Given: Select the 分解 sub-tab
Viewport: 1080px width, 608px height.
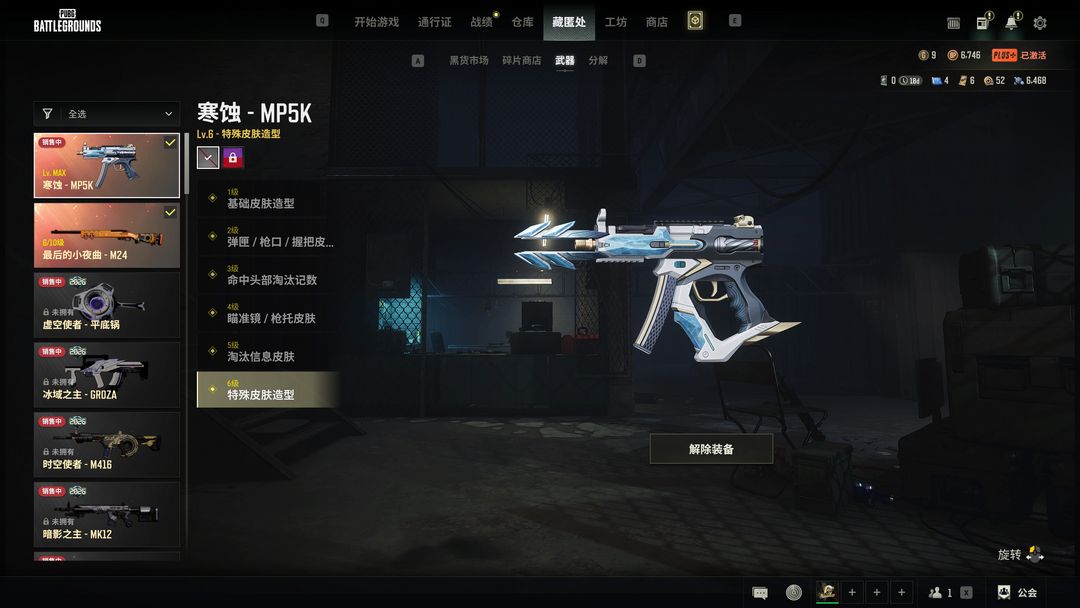Looking at the screenshot, I should 598,61.
